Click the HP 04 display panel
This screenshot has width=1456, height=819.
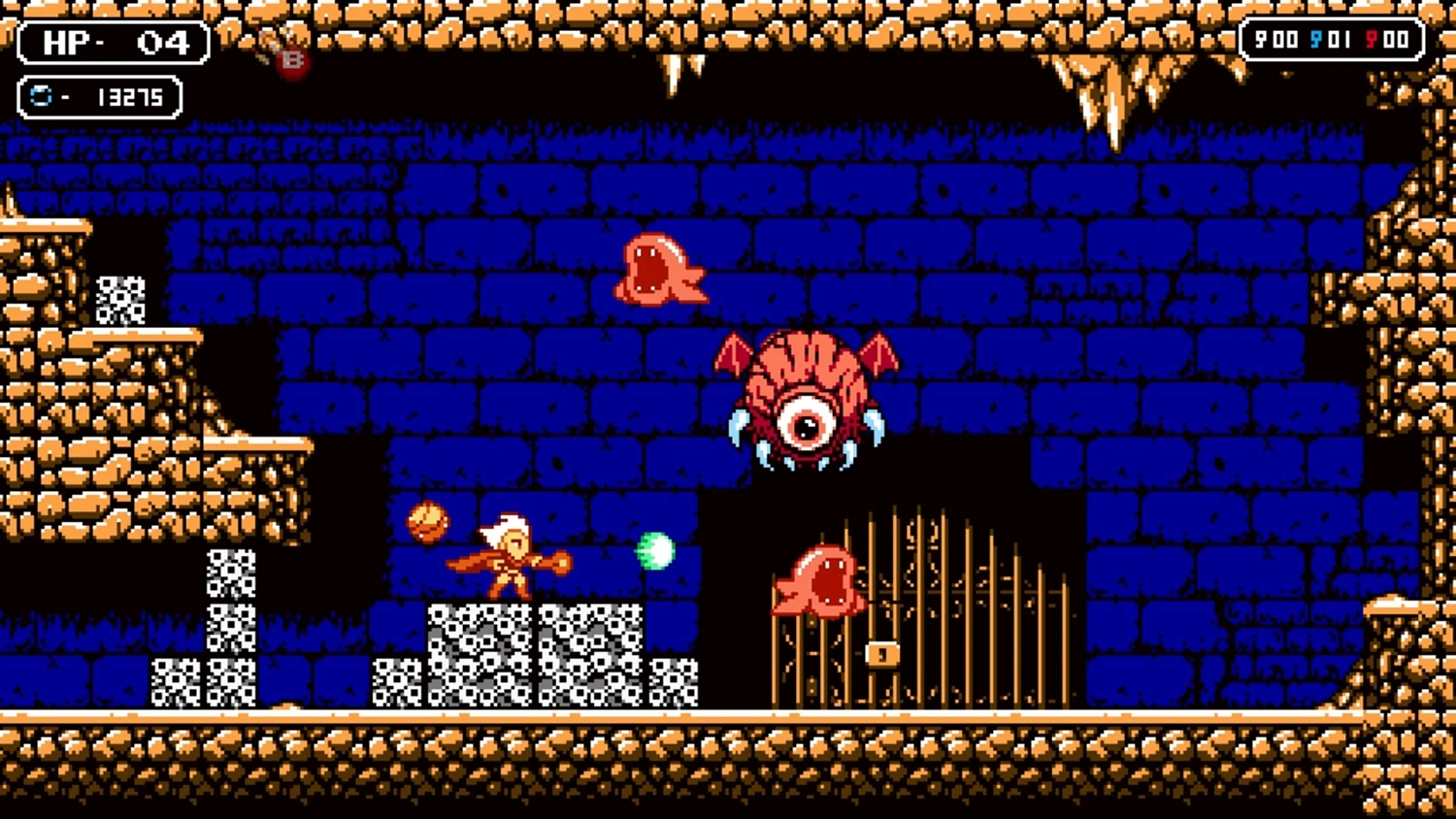[112, 44]
